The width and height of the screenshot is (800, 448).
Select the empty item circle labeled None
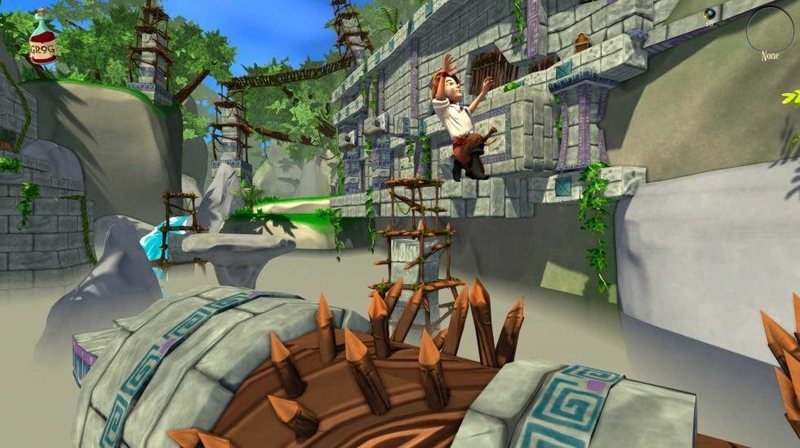(769, 28)
